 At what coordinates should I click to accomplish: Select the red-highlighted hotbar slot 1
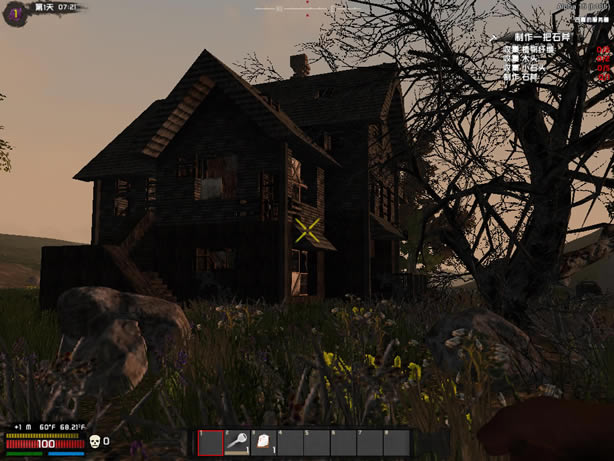pyautogui.click(x=210, y=441)
